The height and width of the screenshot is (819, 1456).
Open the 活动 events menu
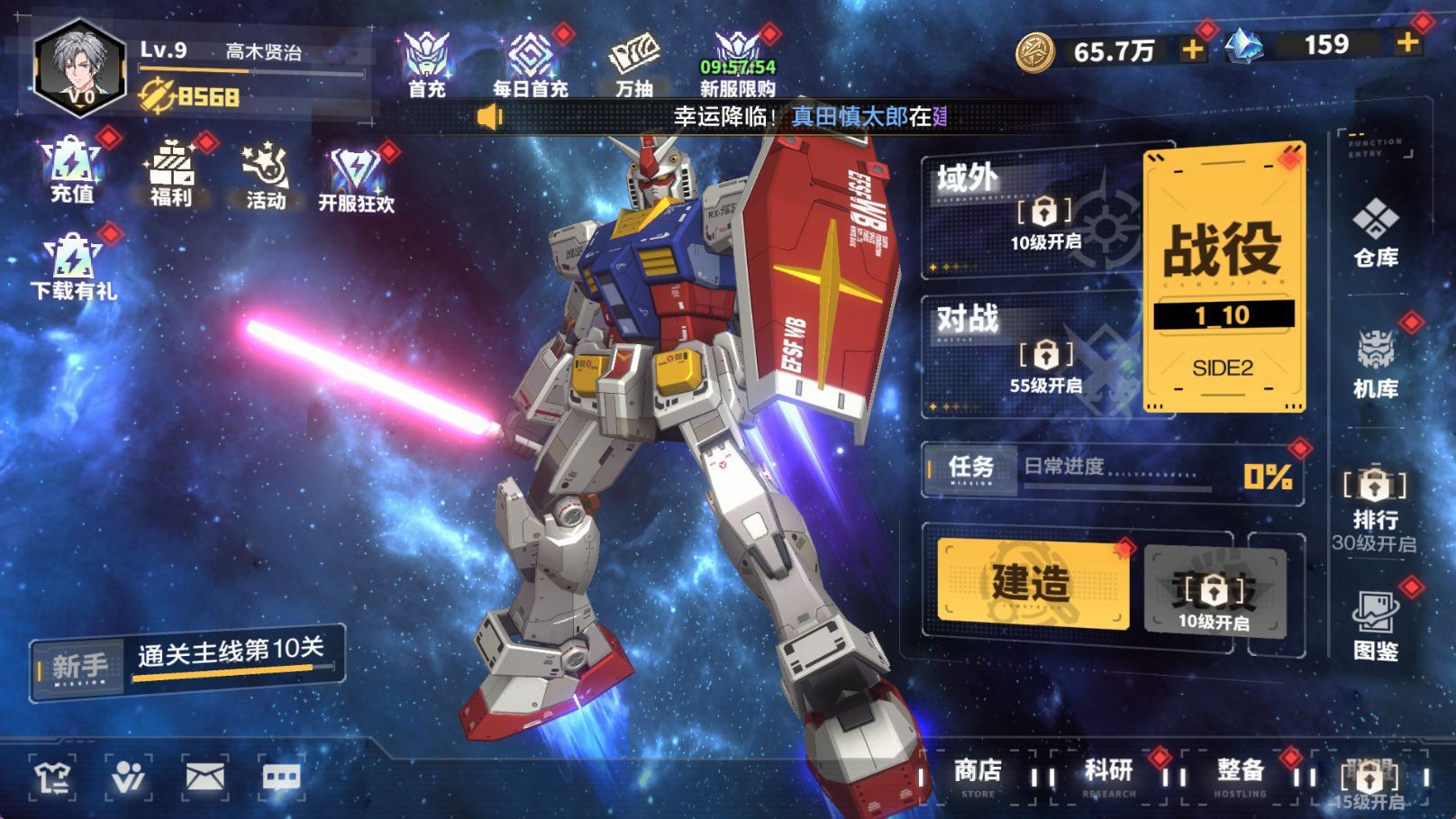pyautogui.click(x=266, y=176)
